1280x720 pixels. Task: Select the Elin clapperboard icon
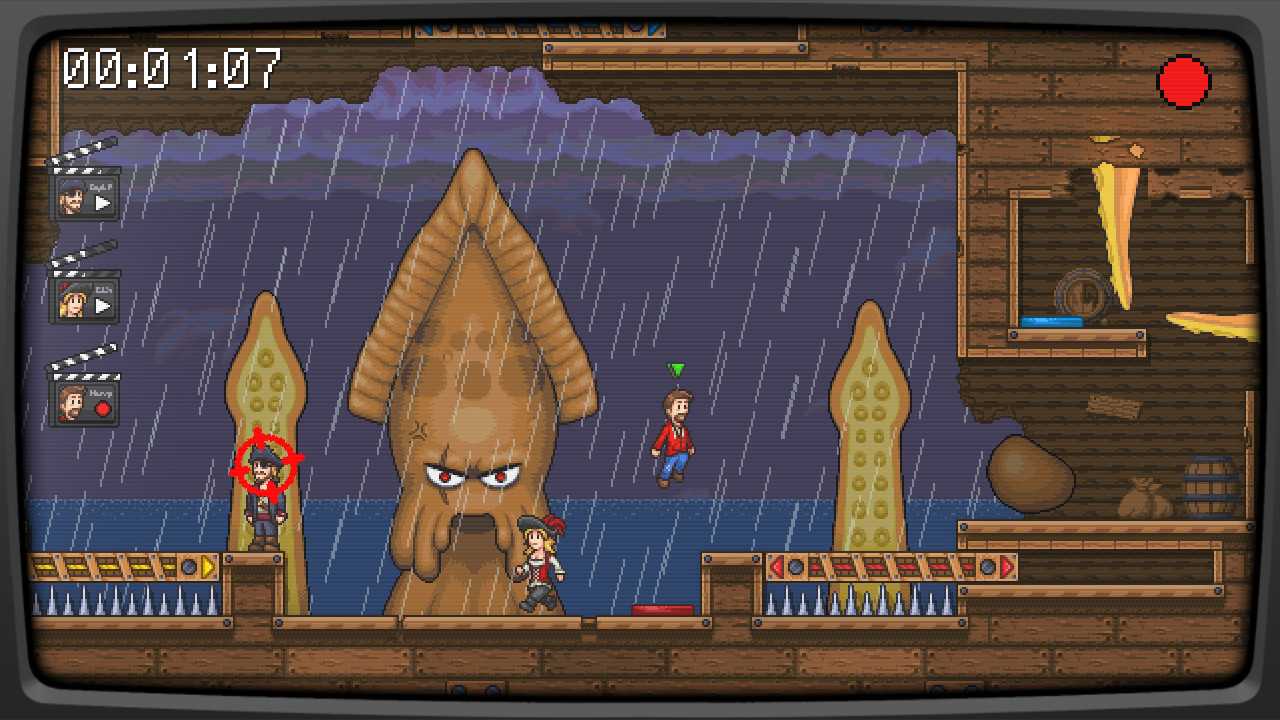coord(85,298)
